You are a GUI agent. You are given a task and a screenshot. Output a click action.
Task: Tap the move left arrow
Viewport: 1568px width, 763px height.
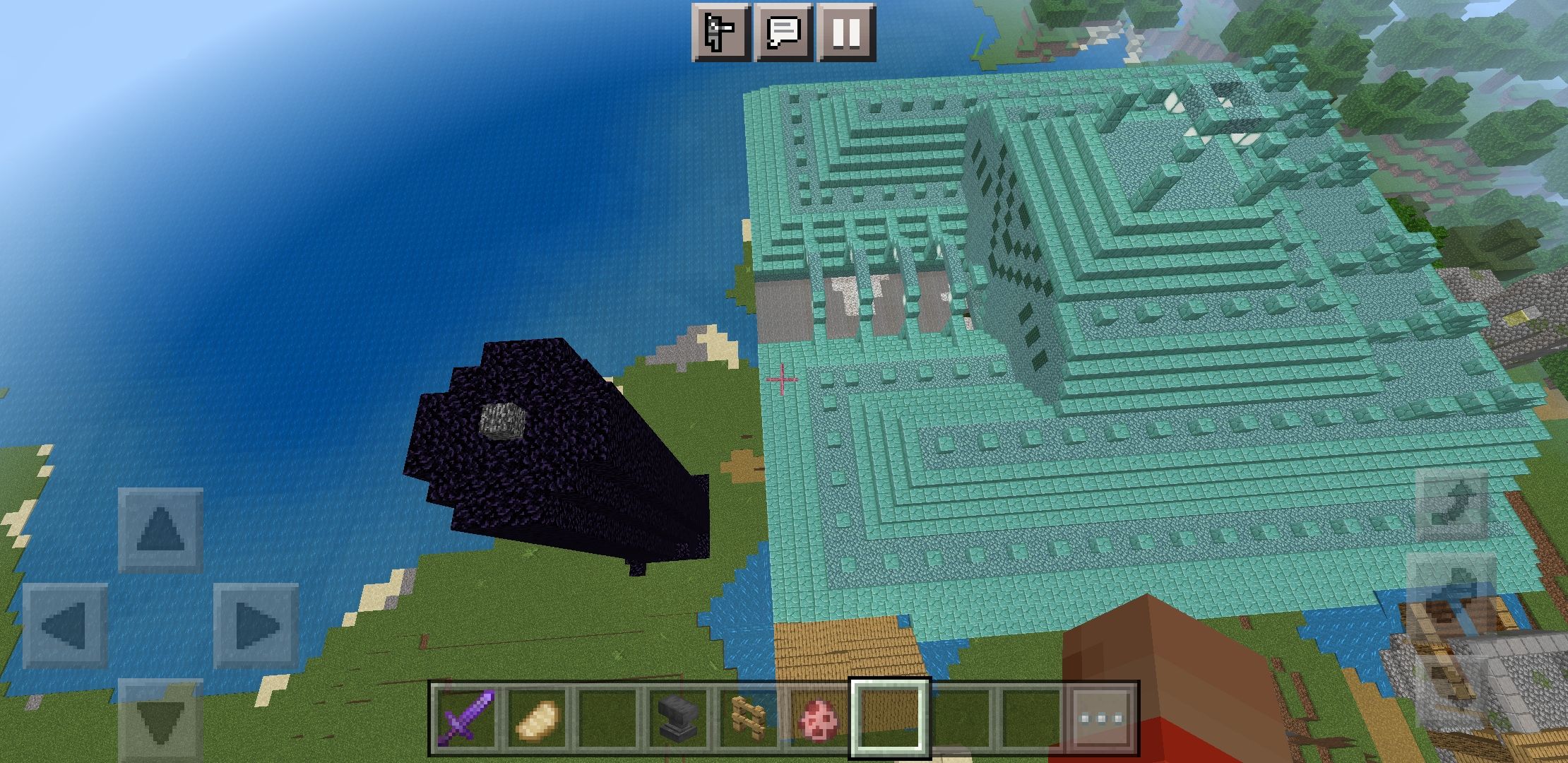(65, 626)
